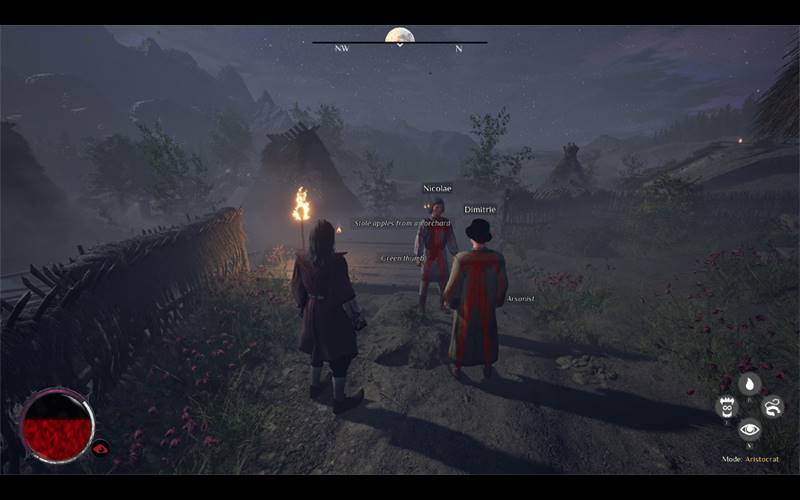Image resolution: width=800 pixels, height=500 pixels.
Task: Toggle the white eye vision ability
Action: [749, 430]
